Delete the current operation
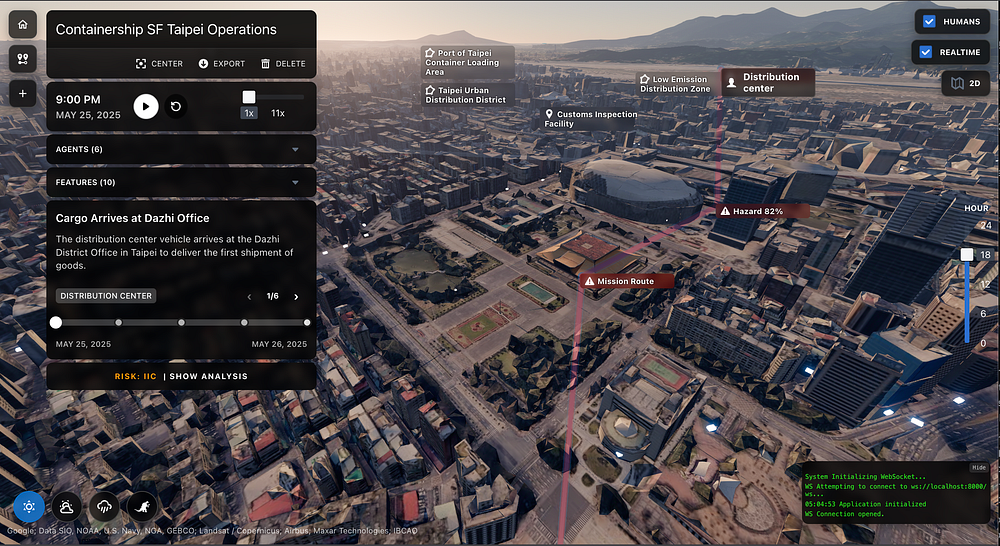This screenshot has height=546, width=1000. 283,63
